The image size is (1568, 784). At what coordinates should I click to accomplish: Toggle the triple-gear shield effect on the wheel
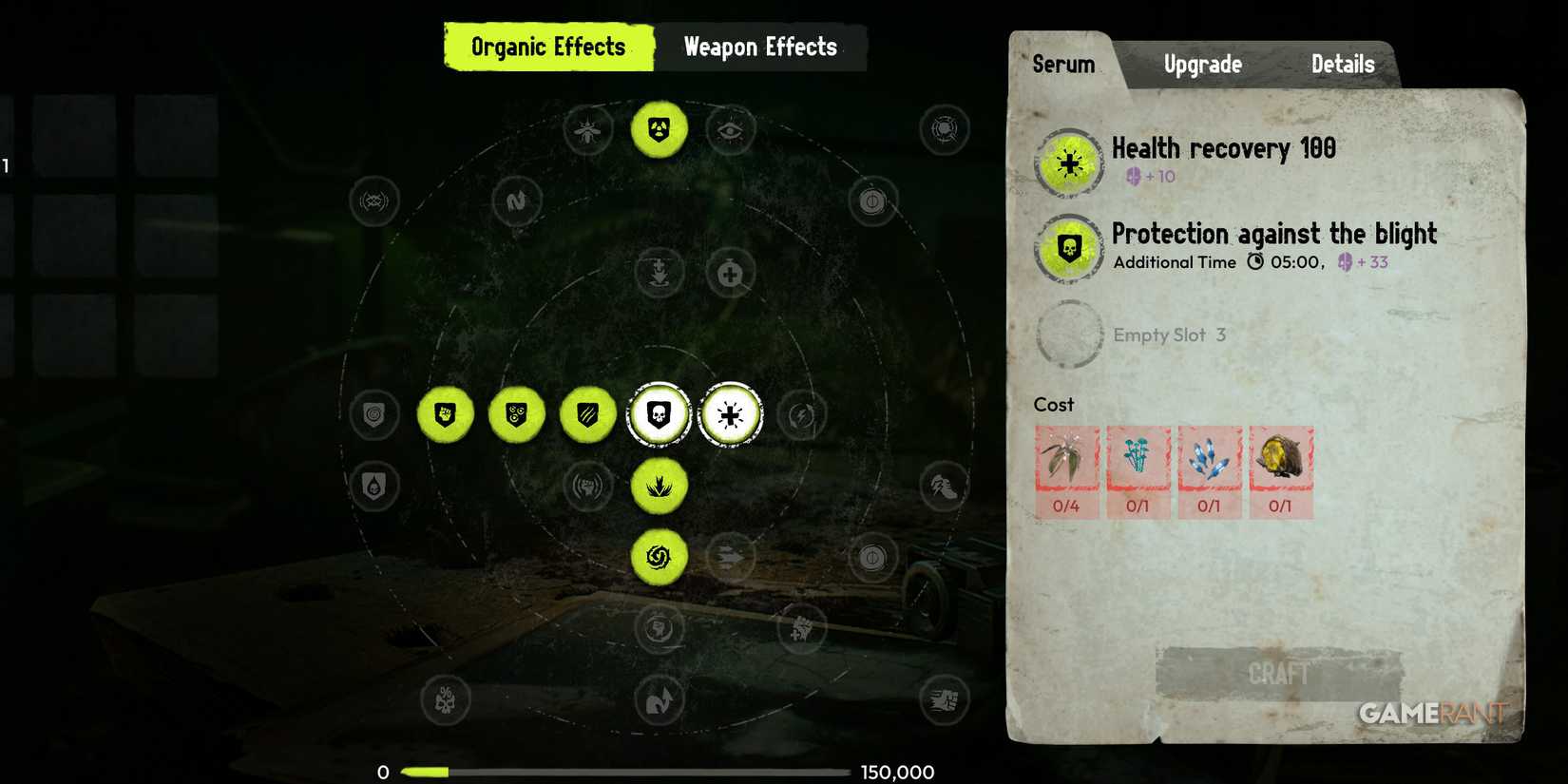point(516,414)
